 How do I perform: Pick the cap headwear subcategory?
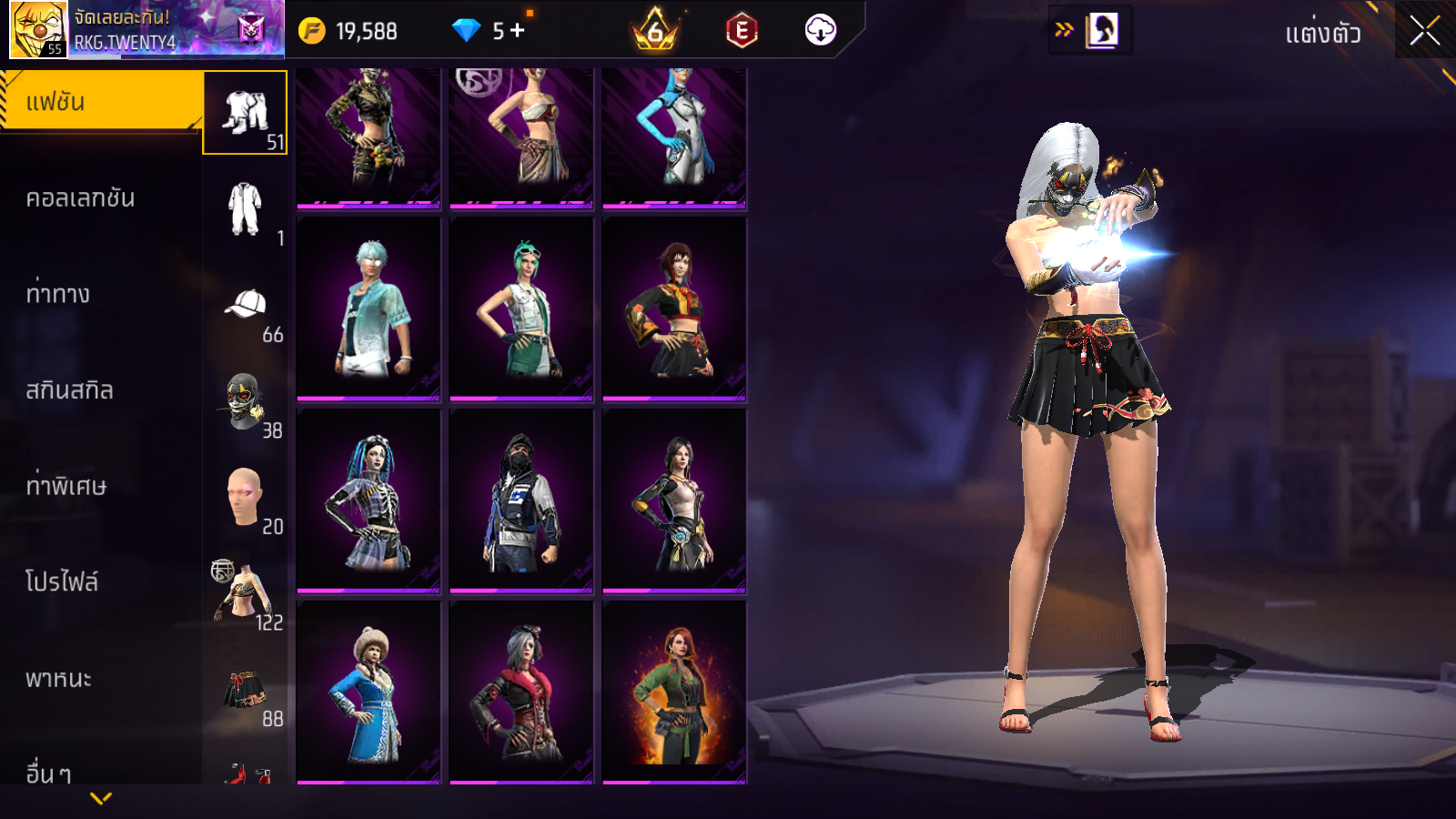pos(245,306)
